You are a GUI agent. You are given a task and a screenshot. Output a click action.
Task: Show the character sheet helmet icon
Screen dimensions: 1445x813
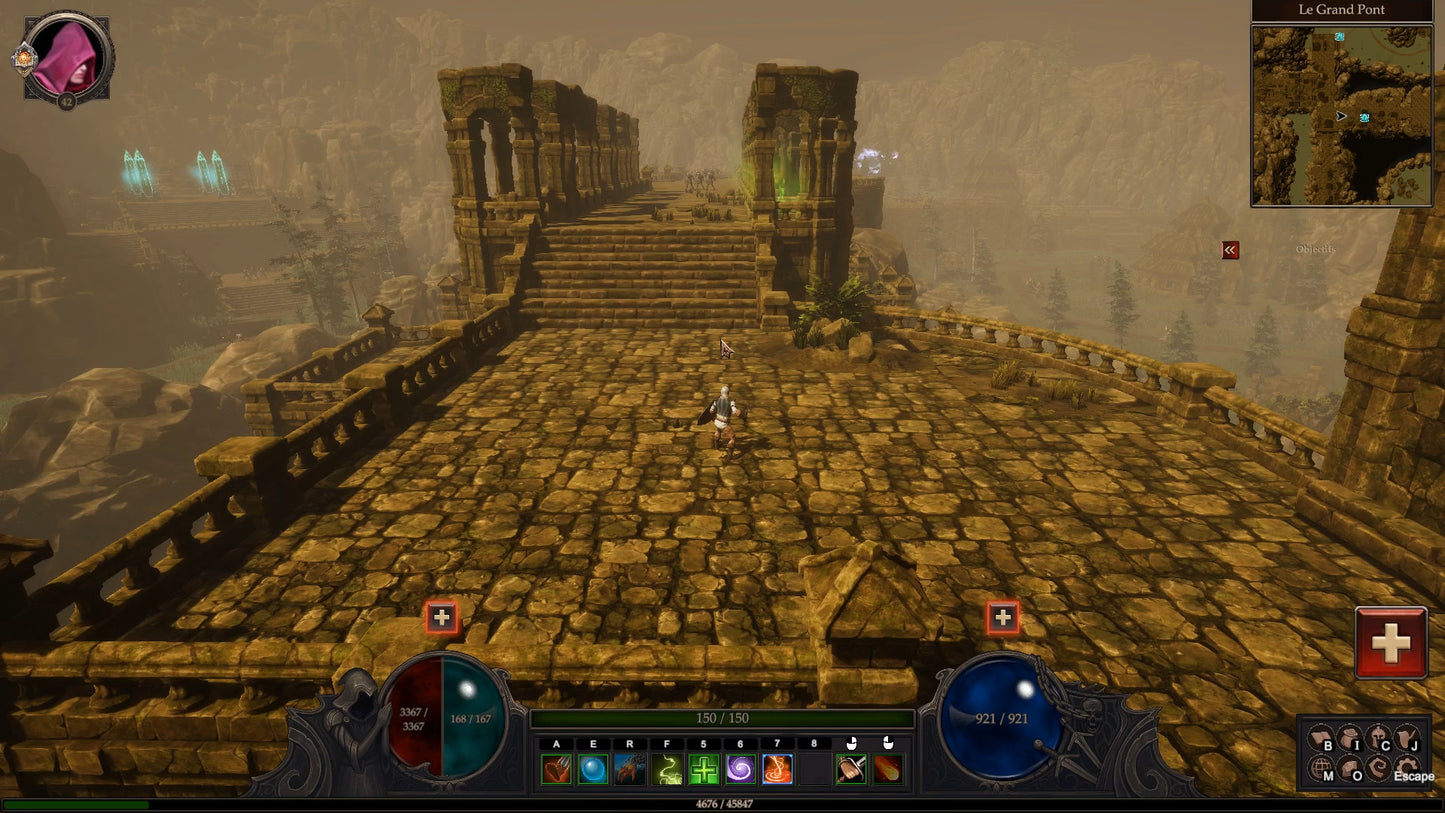coord(1378,739)
